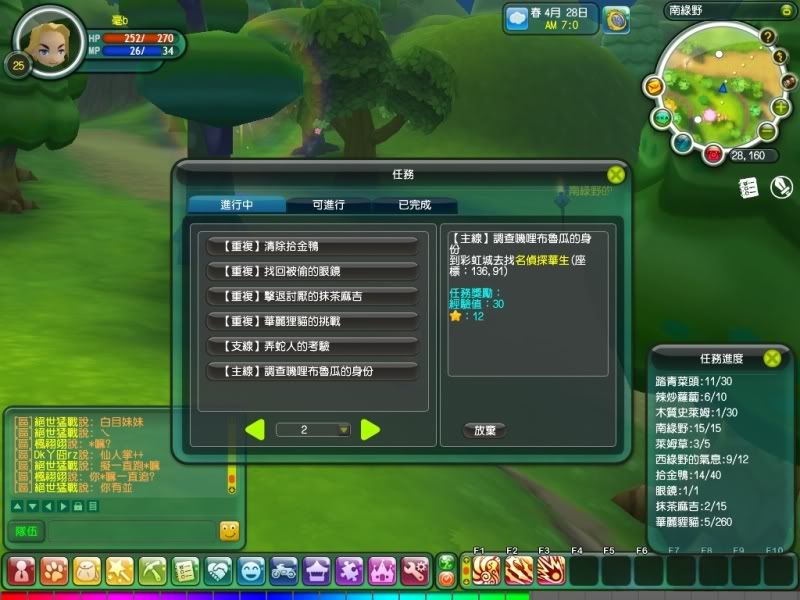Choose the 擊退討厭的抹茶麻吉 quest
Viewport: 800px width, 600px height.
coord(311,295)
